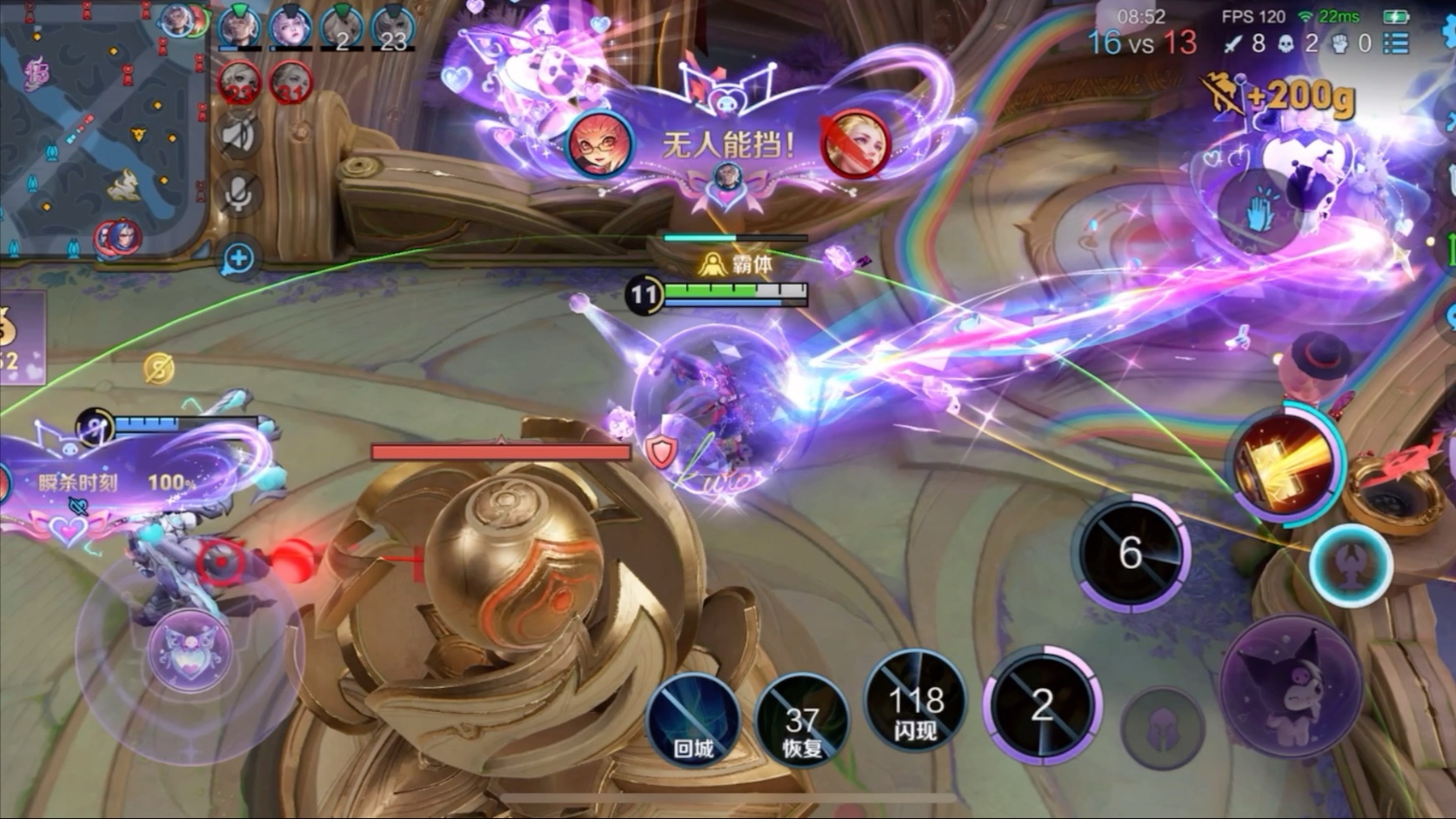Toggle the microphone voice chat icon
Screen dimensions: 1456x819
237,193
